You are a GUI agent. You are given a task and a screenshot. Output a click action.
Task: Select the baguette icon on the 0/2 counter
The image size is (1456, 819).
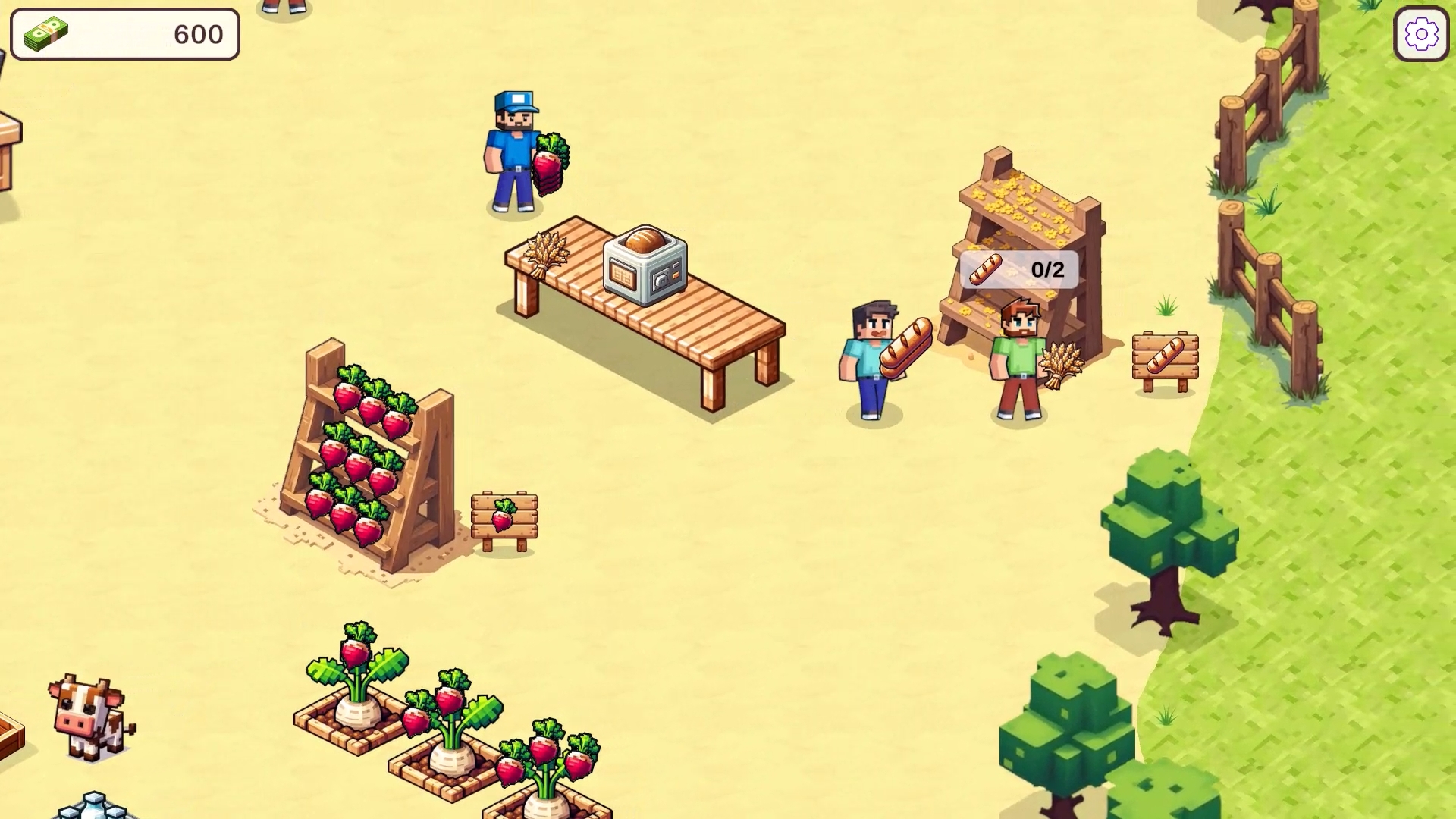pyautogui.click(x=985, y=269)
